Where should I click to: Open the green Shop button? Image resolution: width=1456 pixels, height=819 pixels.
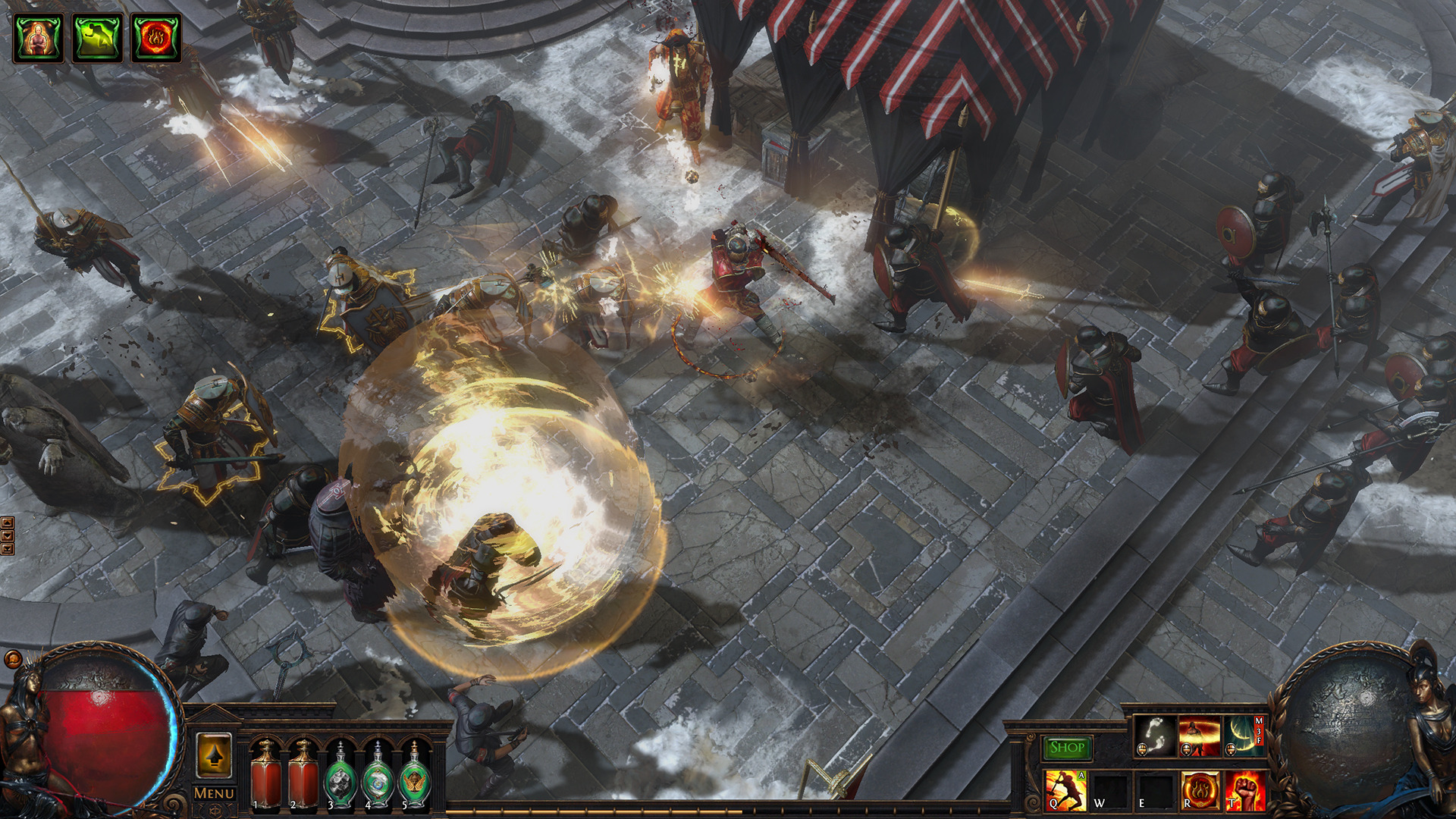tap(1067, 748)
